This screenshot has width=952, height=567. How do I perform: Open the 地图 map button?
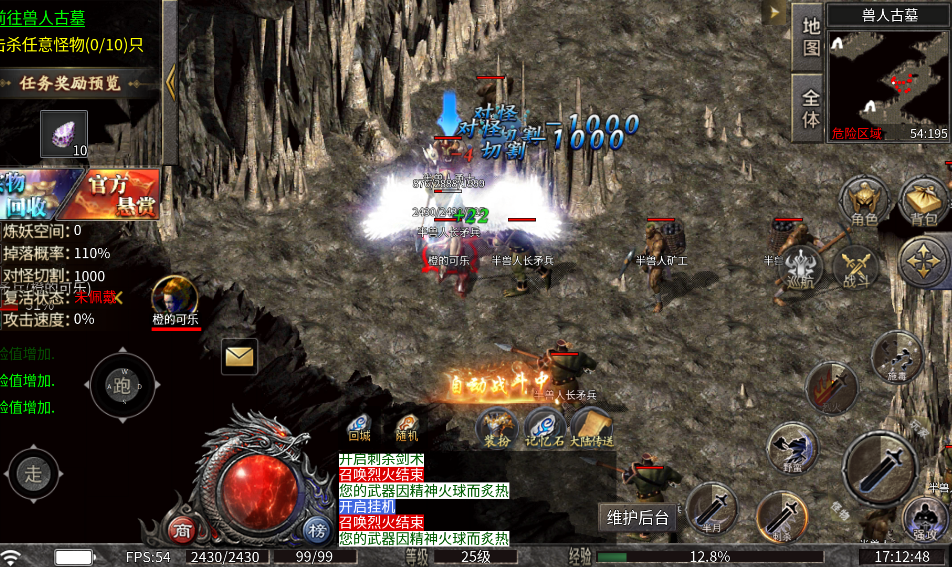point(810,36)
